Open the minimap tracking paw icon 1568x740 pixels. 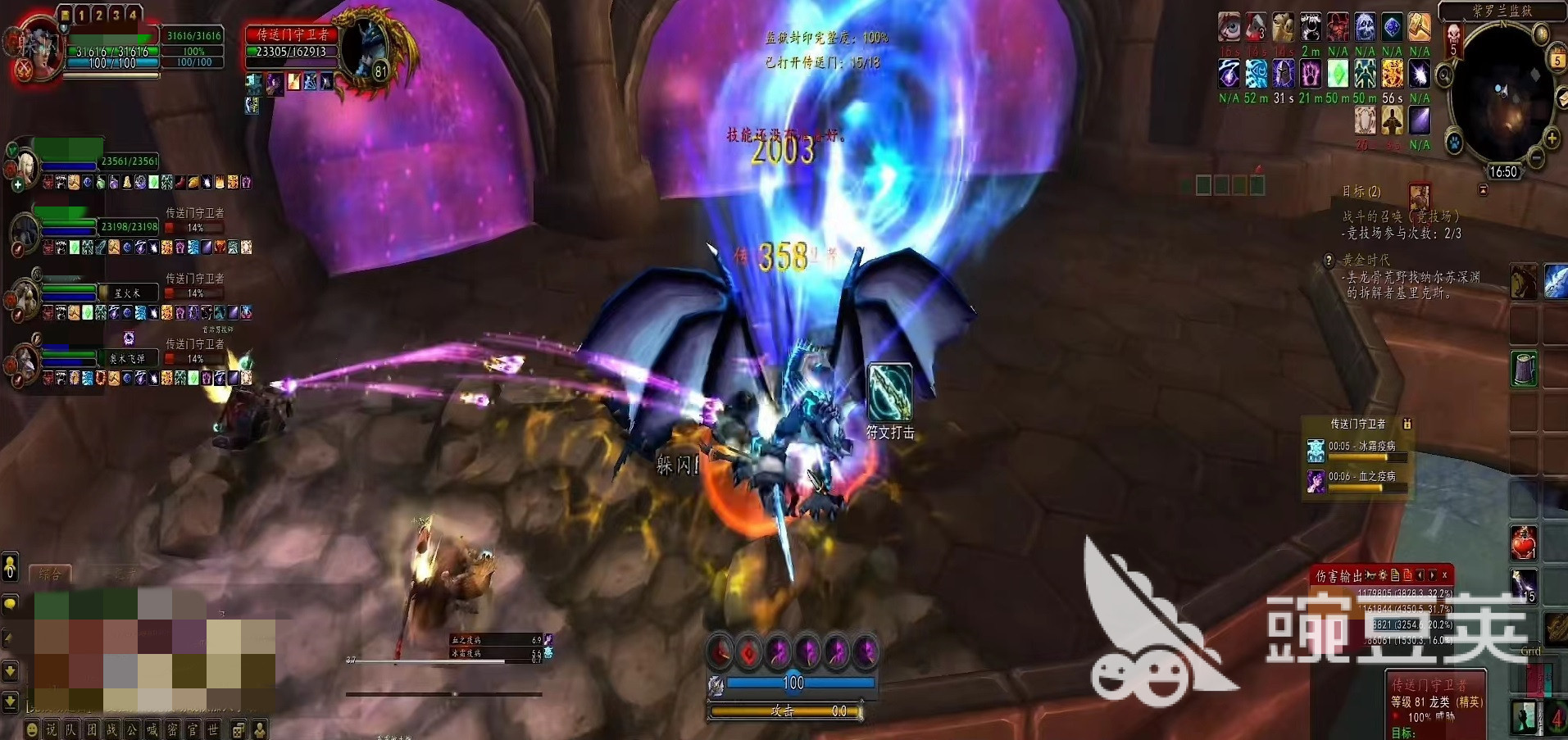pos(1455,143)
